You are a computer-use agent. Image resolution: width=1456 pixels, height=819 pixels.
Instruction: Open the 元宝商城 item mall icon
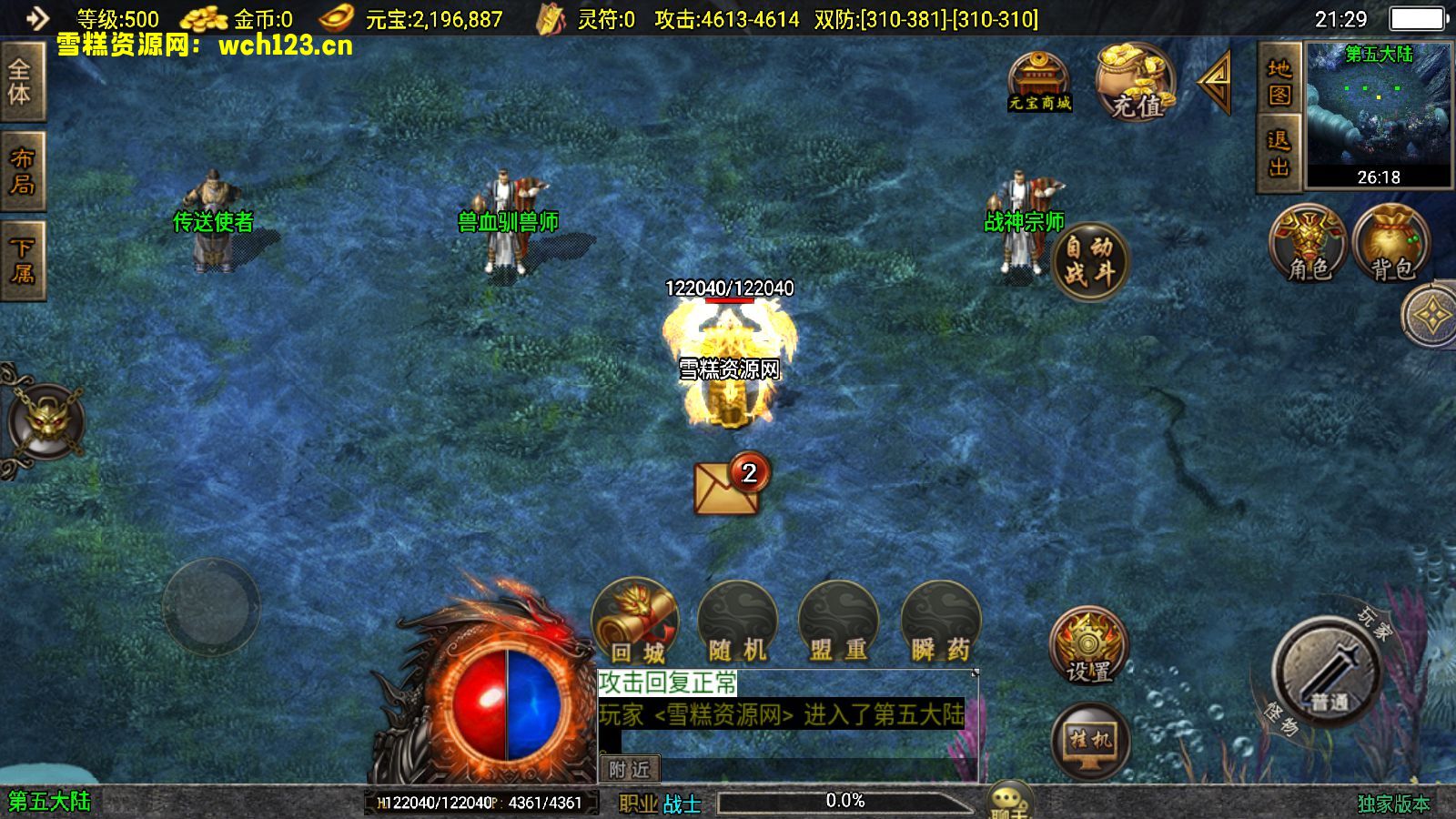(x=1039, y=82)
